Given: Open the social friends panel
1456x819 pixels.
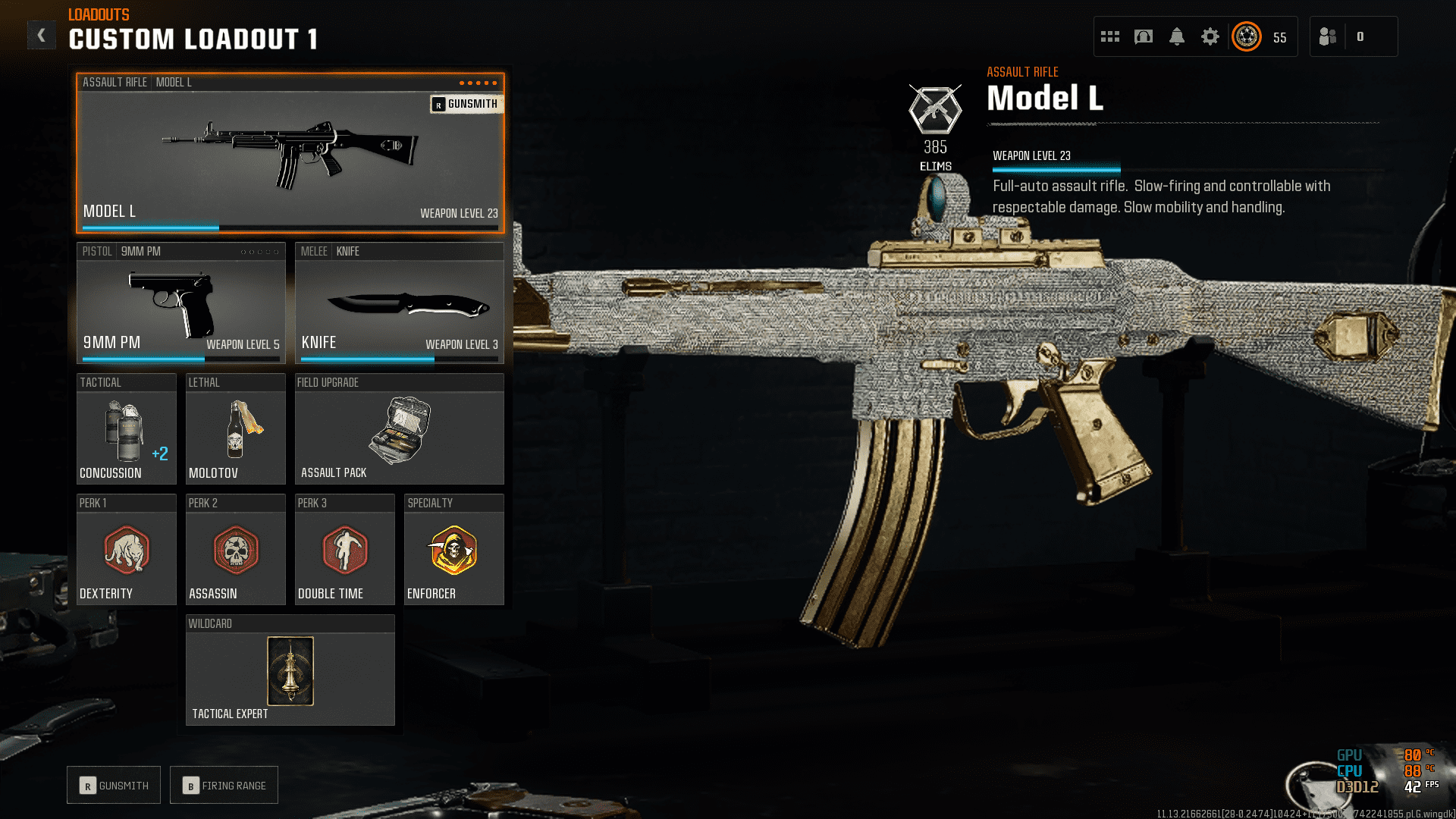Looking at the screenshot, I should coord(1329,36).
